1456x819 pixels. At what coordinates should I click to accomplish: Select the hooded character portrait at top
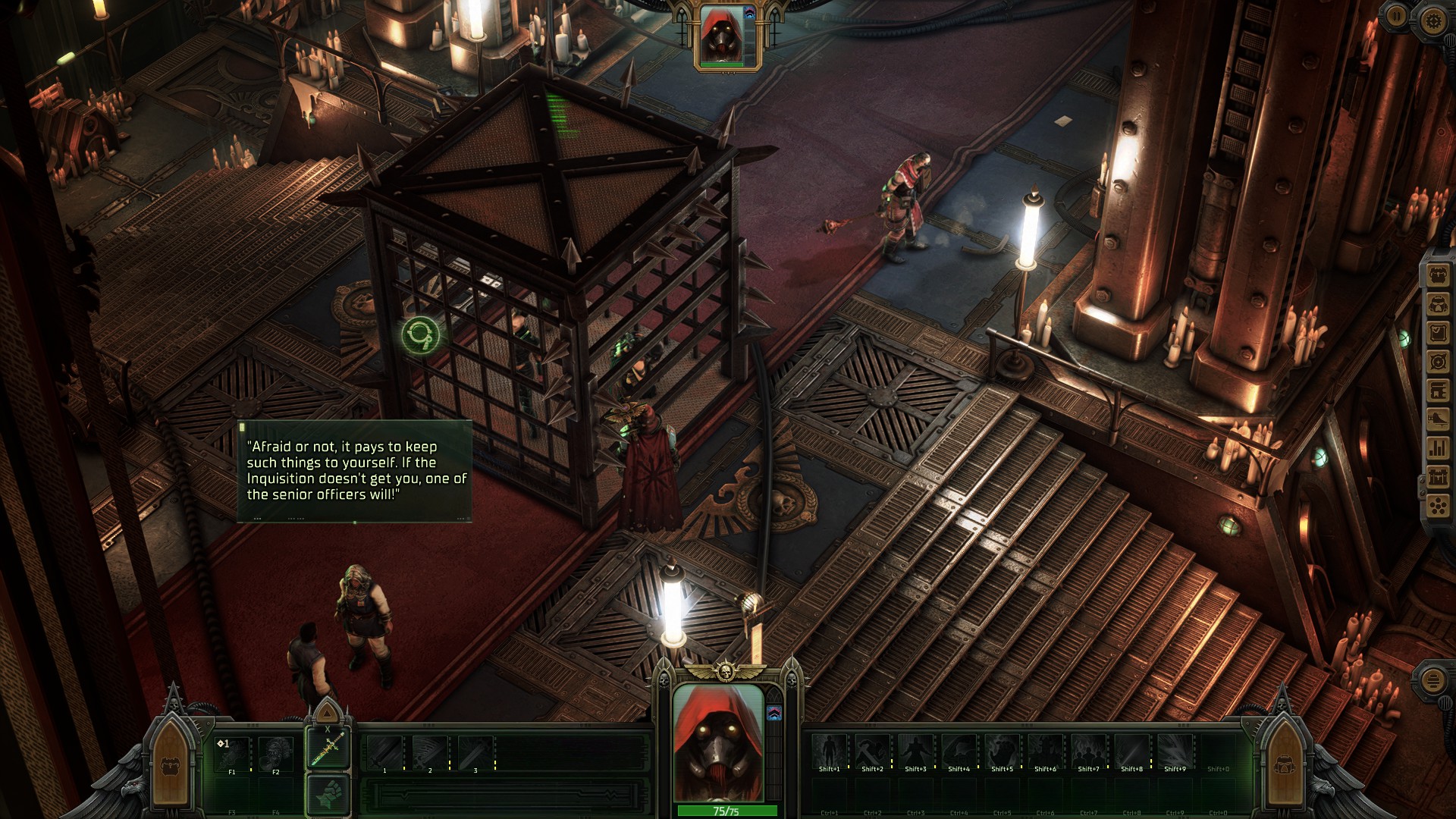pos(720,36)
